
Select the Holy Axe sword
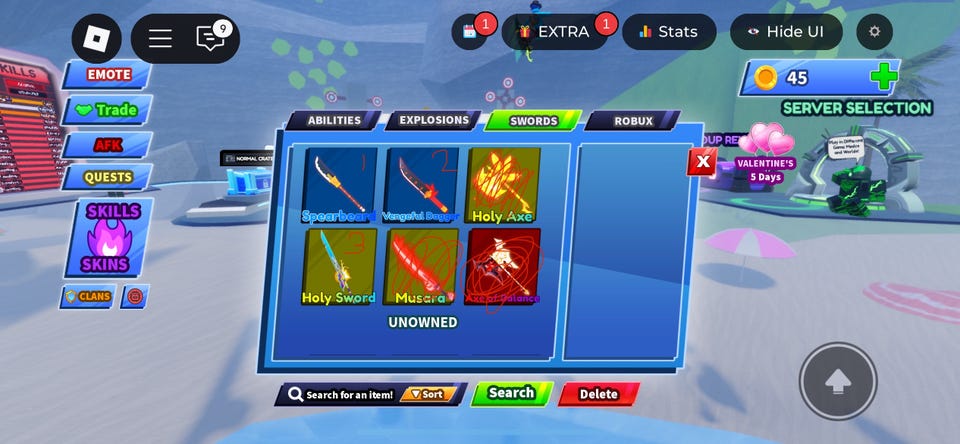502,186
